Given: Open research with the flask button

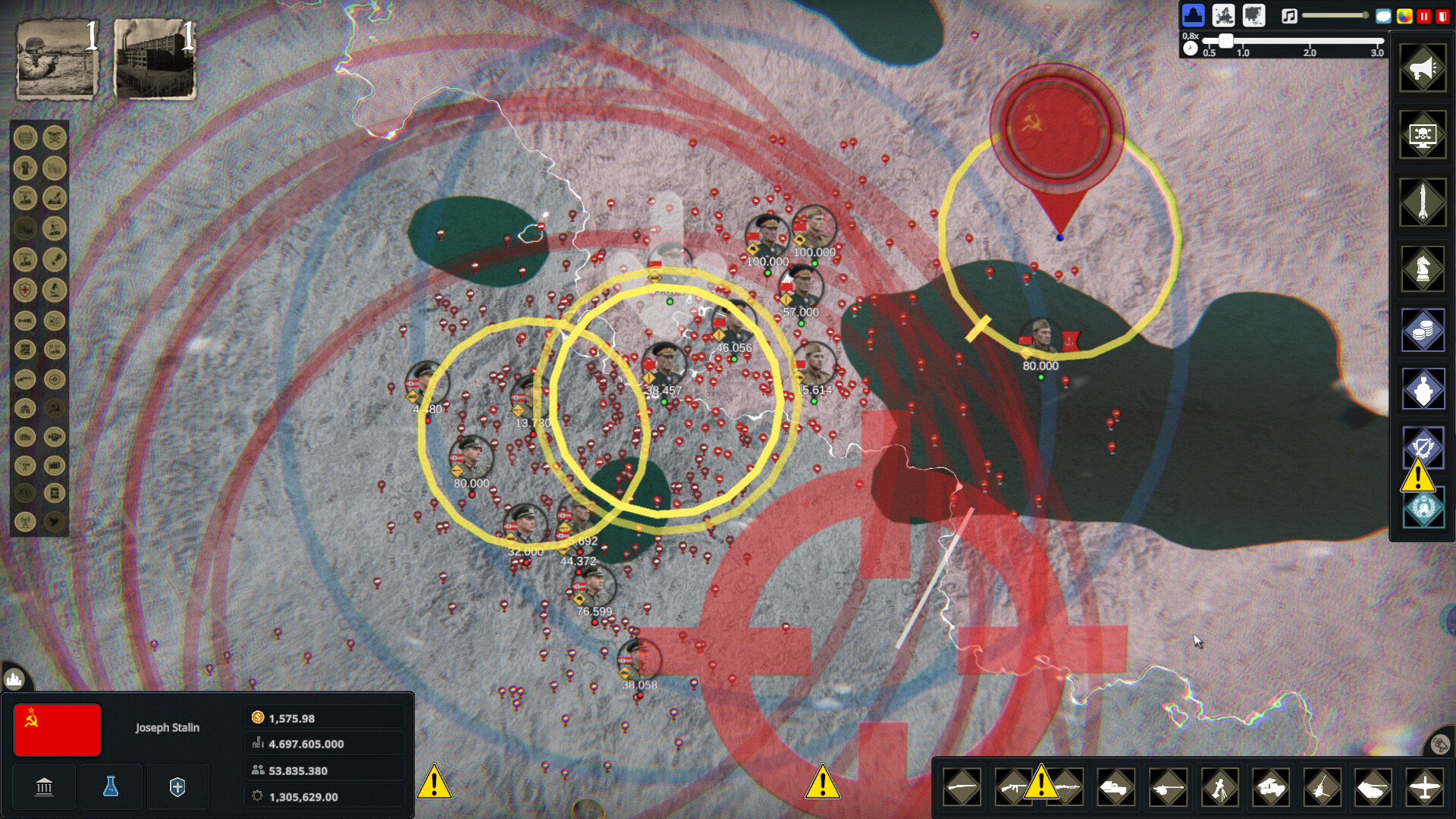Looking at the screenshot, I should click(x=111, y=786).
